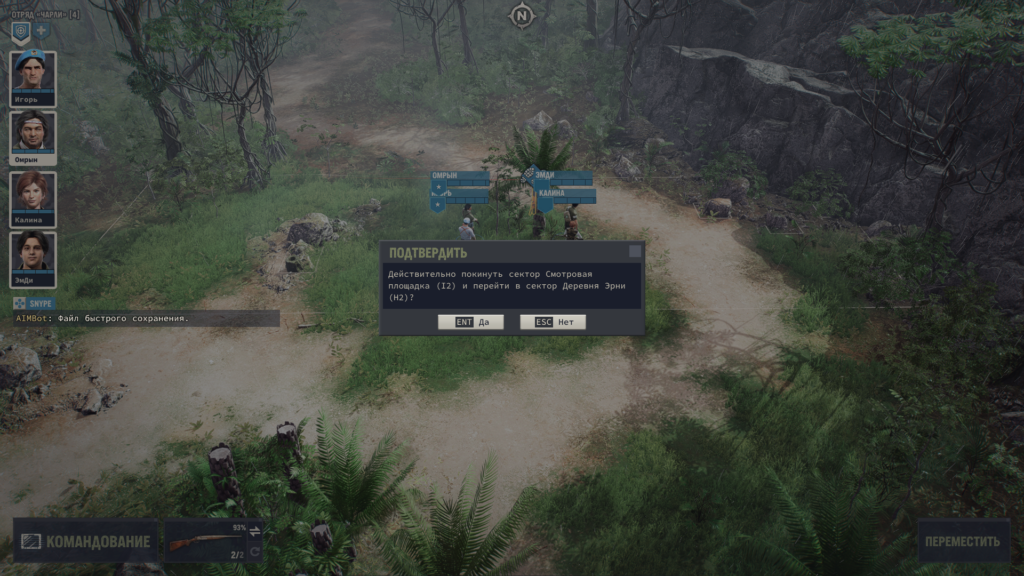Pick ЭмДи's portrait in the squad list
Viewport: 1024px width, 576px height.
(x=33, y=258)
